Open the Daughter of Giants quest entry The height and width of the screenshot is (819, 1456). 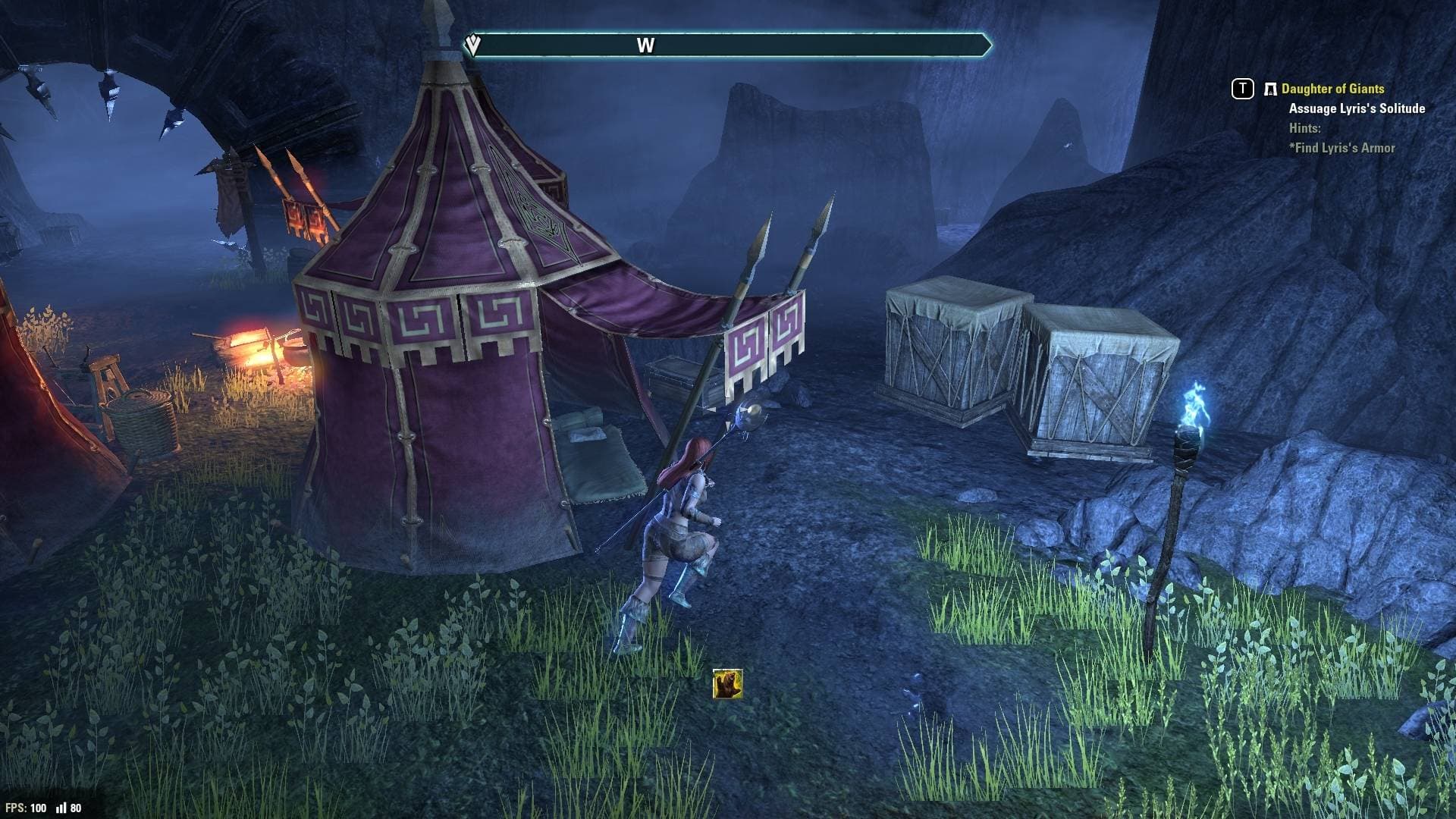(1332, 89)
